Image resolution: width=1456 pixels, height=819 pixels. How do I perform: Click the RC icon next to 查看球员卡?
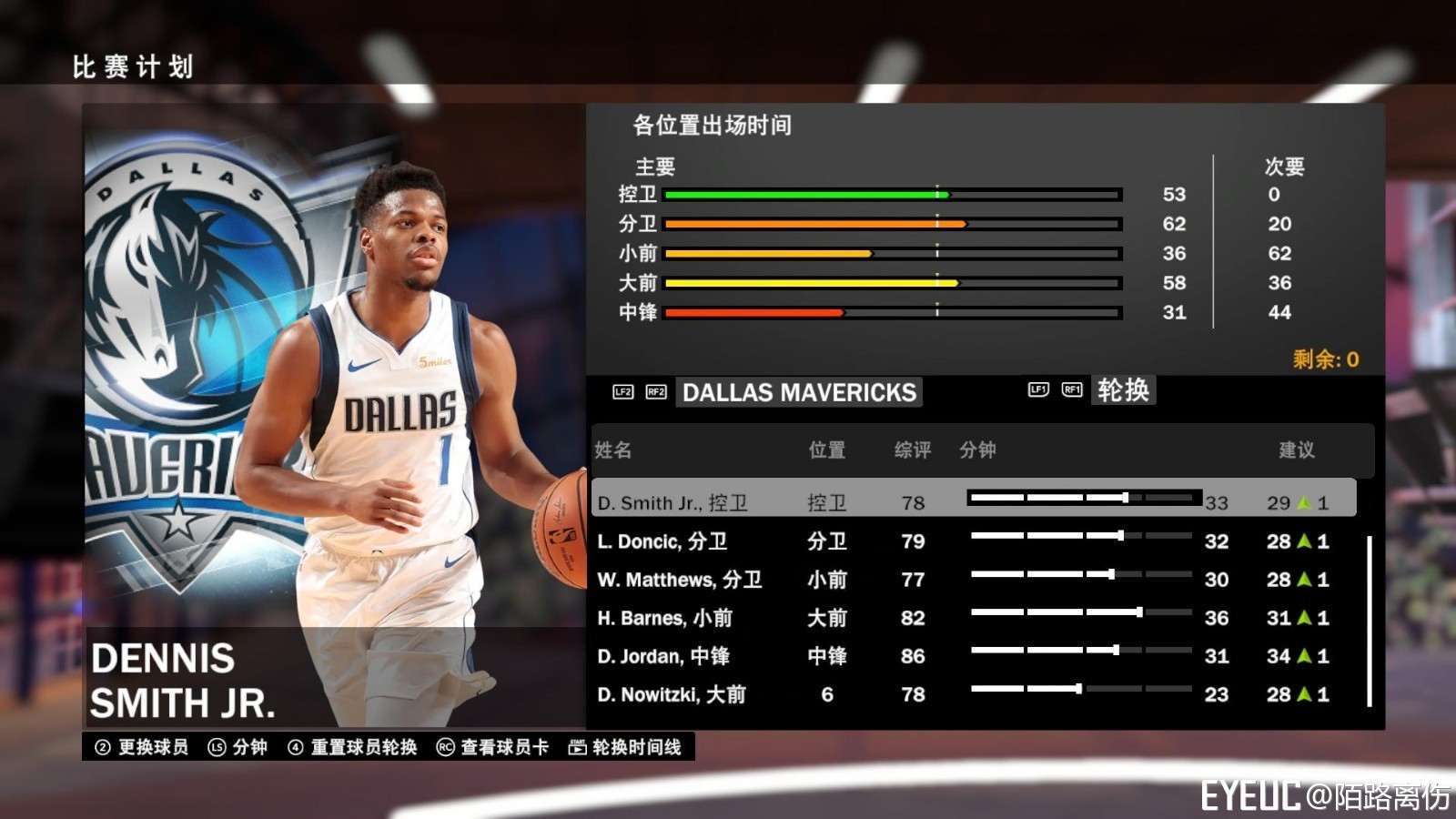pos(443,746)
